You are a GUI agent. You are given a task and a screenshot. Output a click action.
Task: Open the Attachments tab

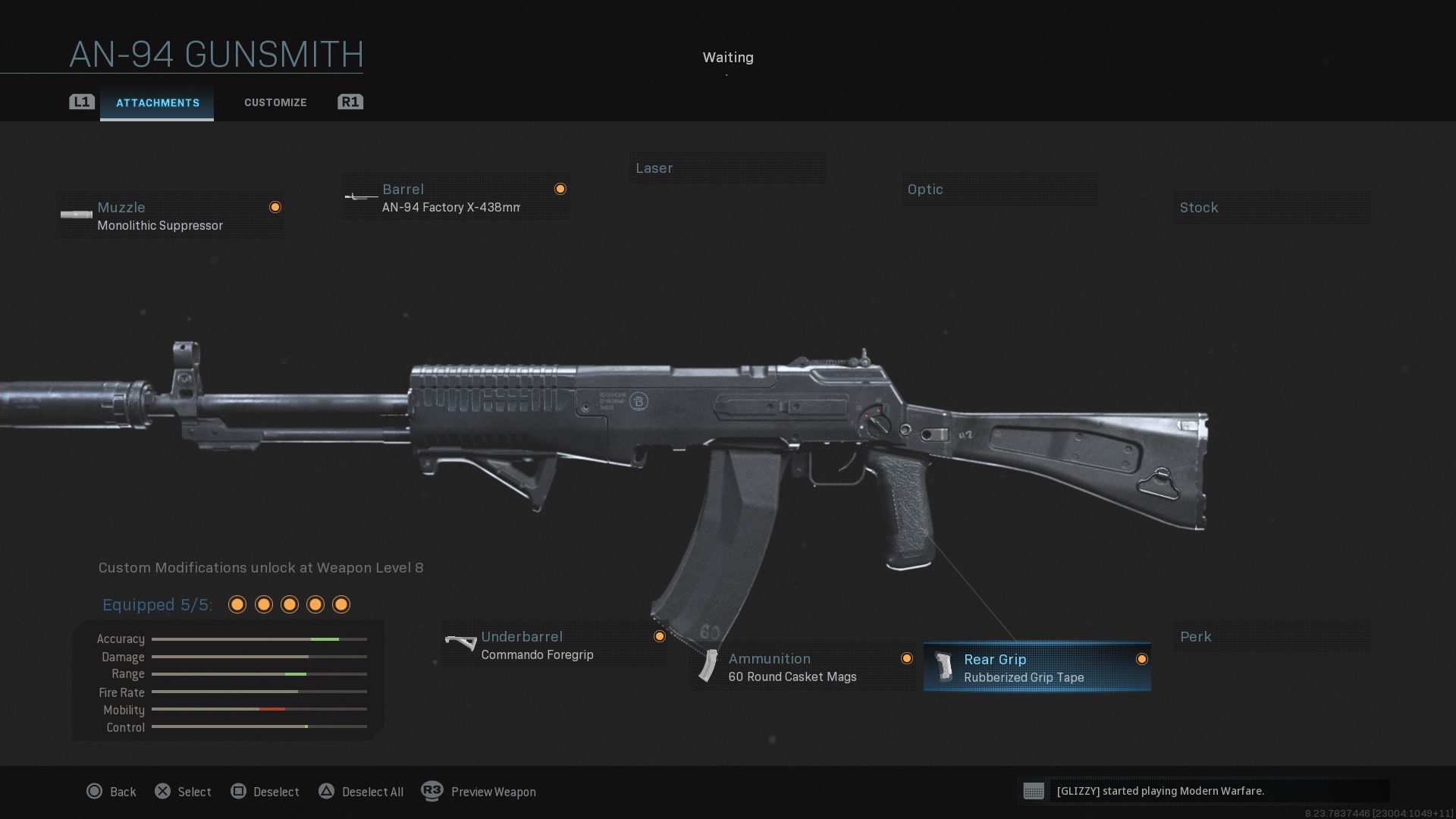[157, 102]
